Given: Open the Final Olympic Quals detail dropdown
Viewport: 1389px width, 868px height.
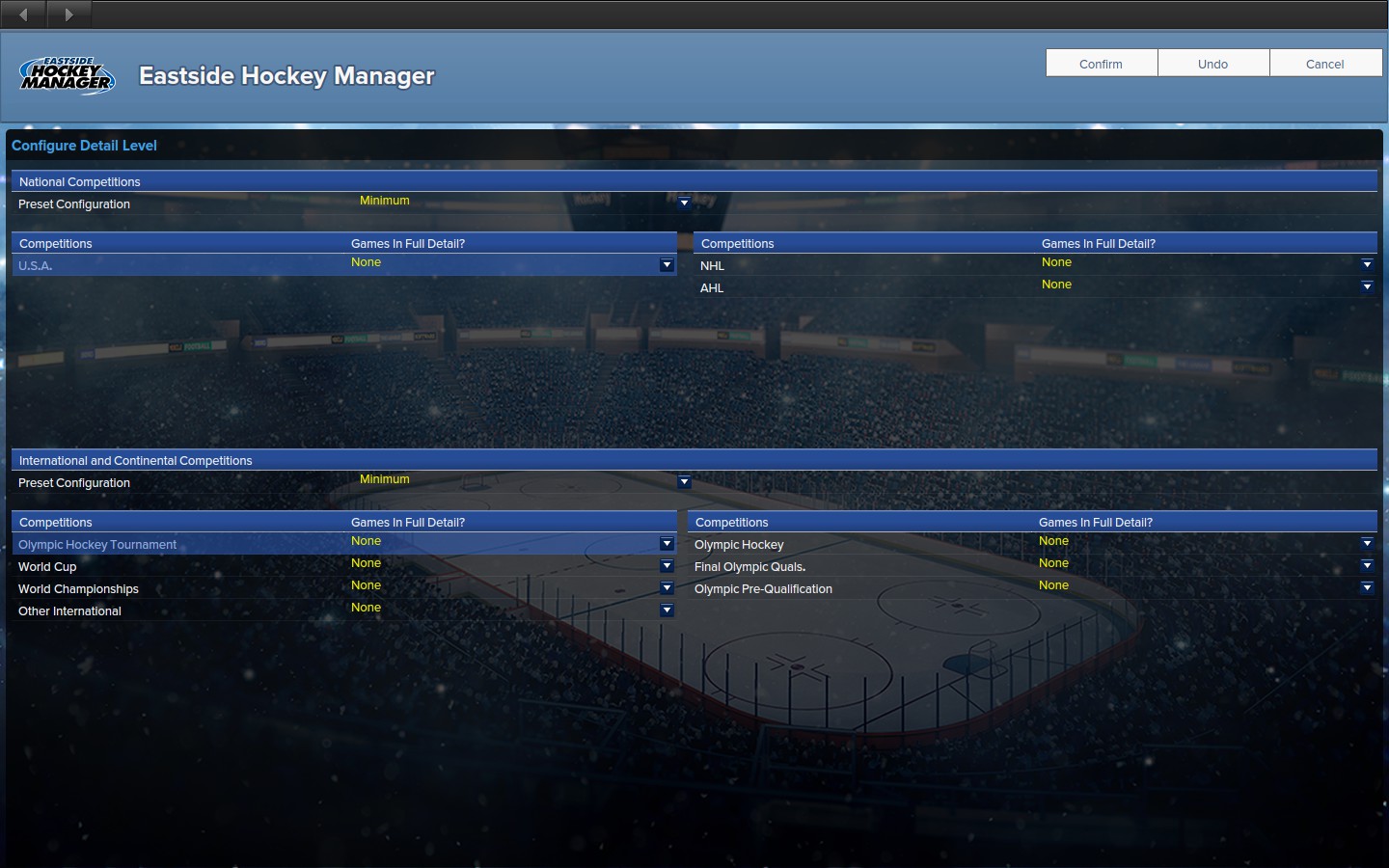Looking at the screenshot, I should (x=1367, y=565).
